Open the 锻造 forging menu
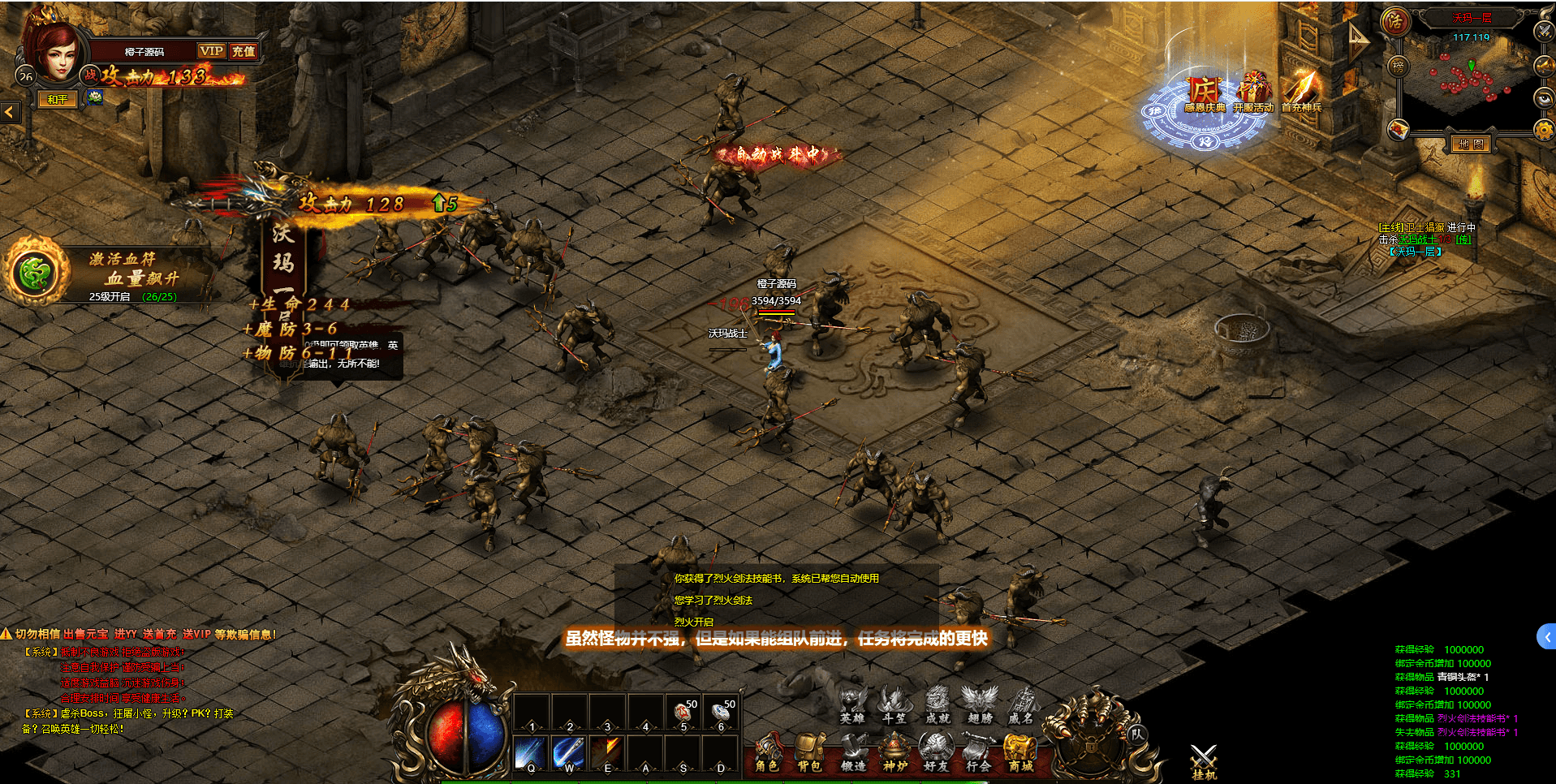1556x784 pixels. point(852,752)
